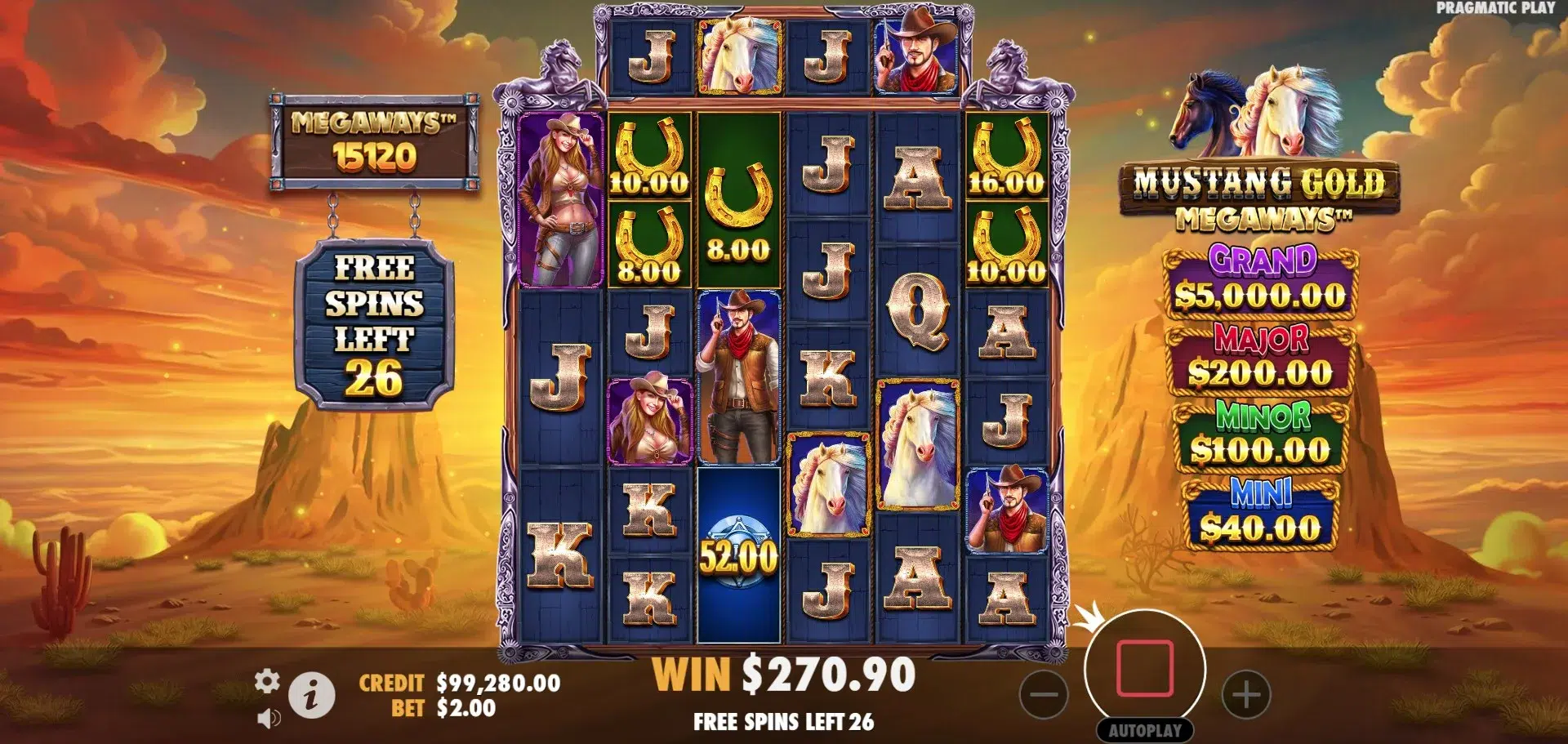The height and width of the screenshot is (744, 1568).
Task: Decrease the bet with minus button
Action: coord(1044,695)
